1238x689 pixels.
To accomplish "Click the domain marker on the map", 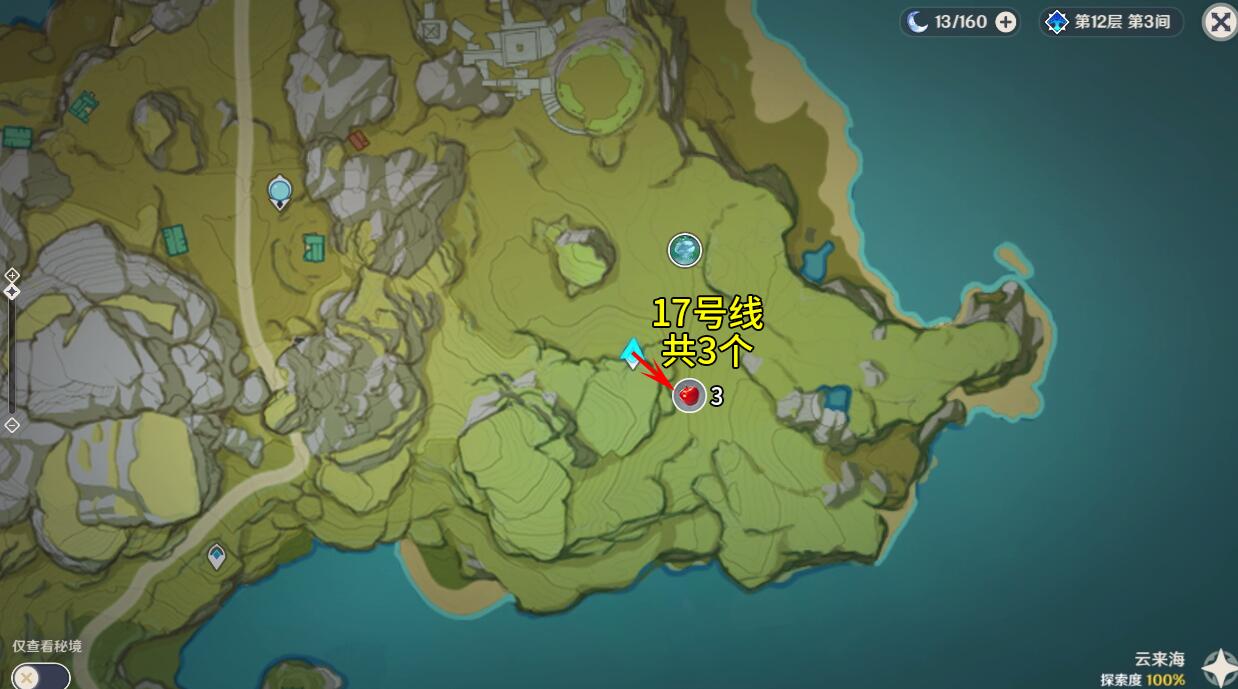I will point(685,250).
